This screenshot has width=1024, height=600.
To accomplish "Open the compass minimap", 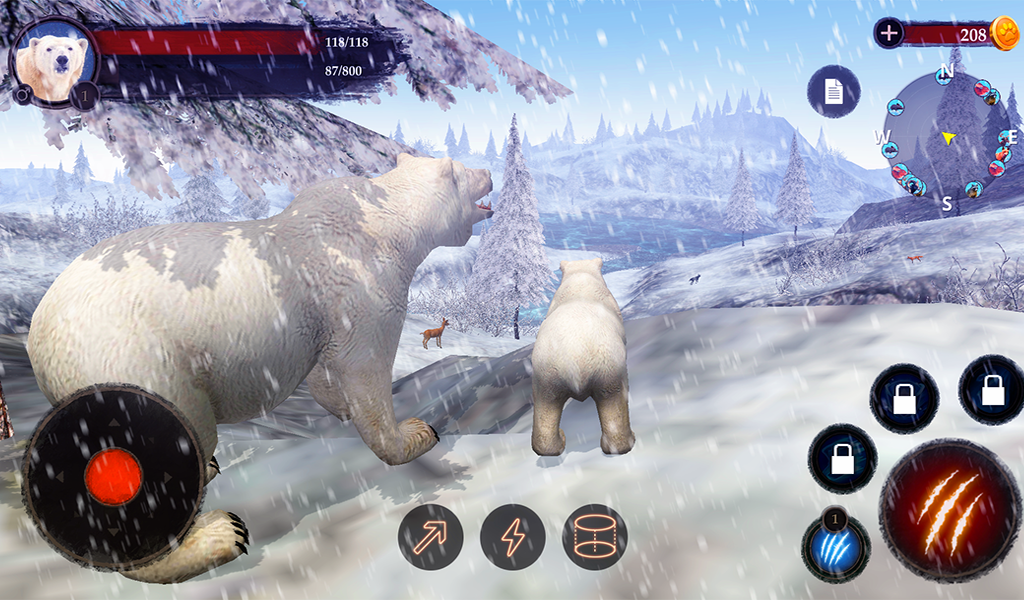I will click(x=946, y=136).
